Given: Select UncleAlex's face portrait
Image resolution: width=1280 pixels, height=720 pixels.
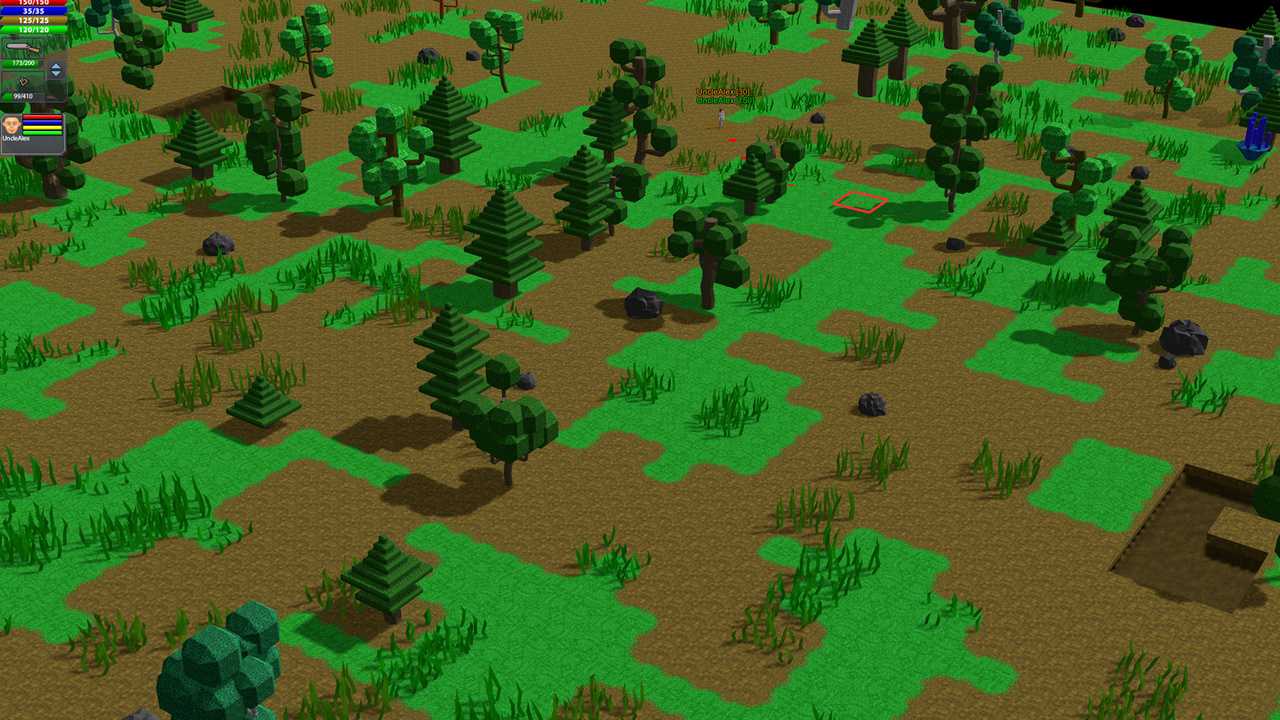Looking at the screenshot, I should (x=12, y=125).
